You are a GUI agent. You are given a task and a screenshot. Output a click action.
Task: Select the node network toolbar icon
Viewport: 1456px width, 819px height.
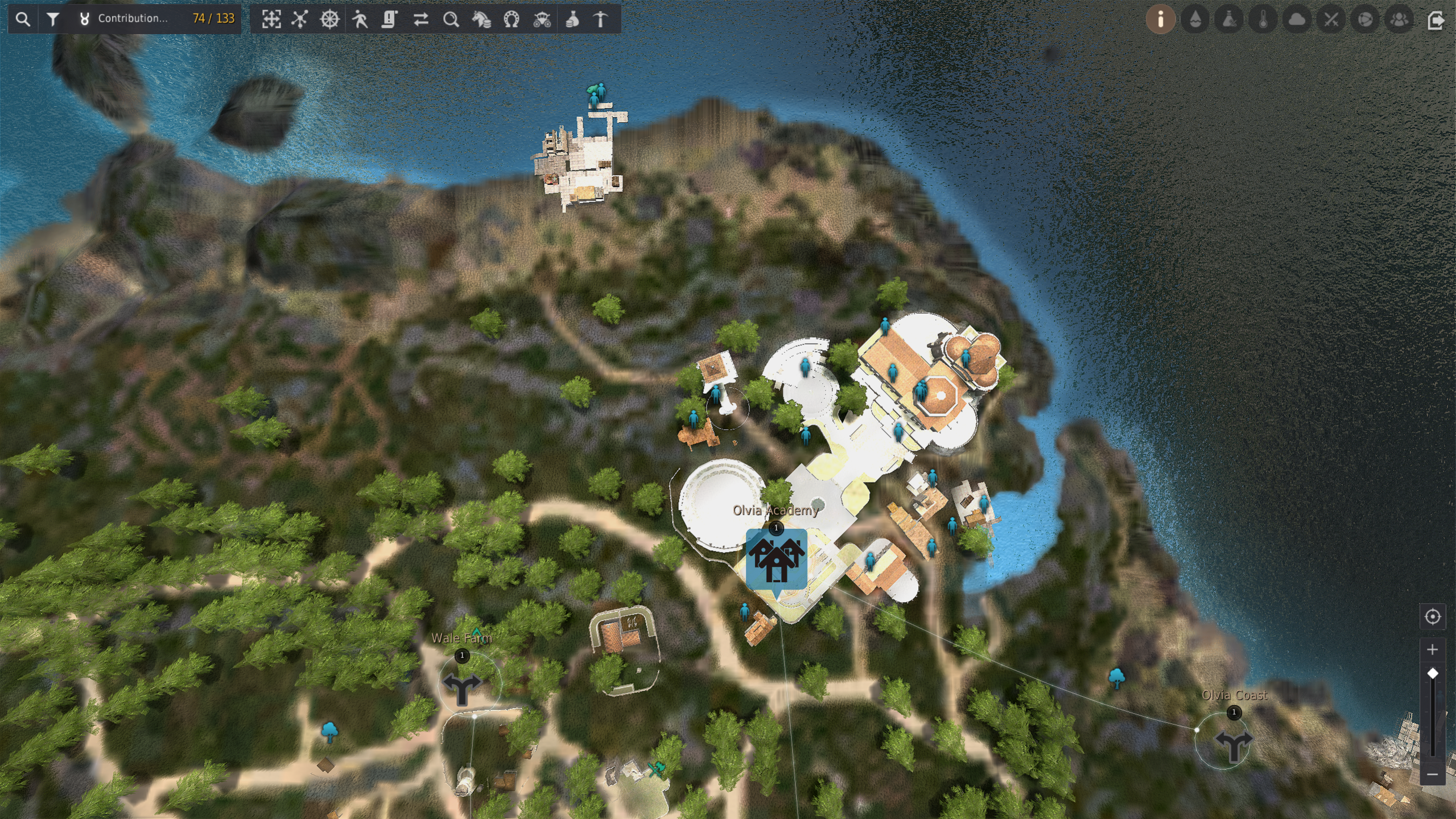(x=300, y=19)
